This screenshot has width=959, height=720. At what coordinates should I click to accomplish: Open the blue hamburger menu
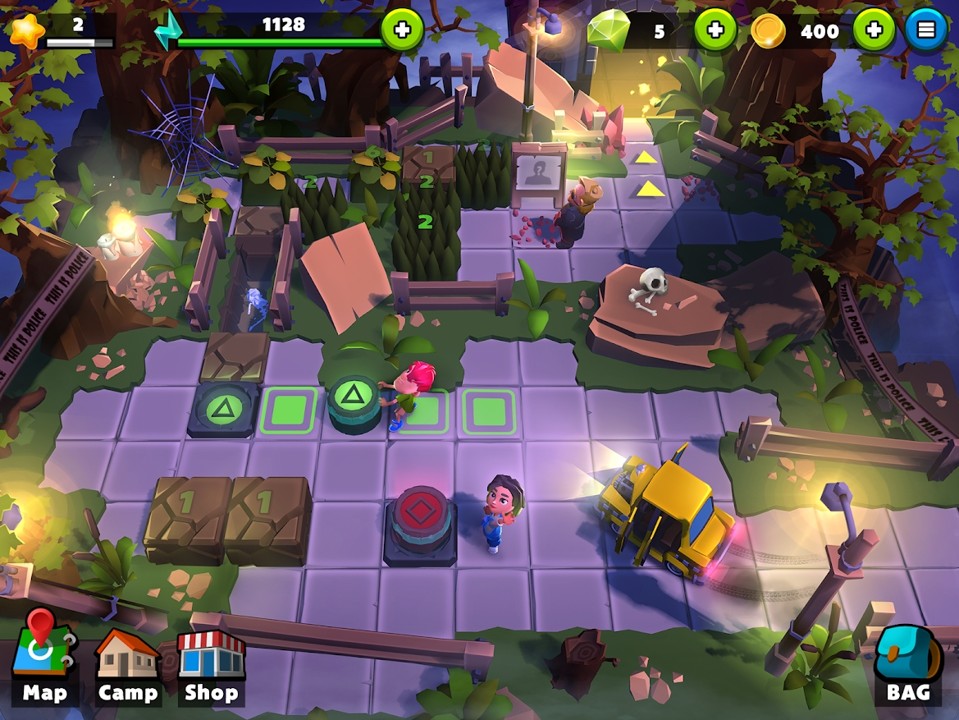click(926, 30)
